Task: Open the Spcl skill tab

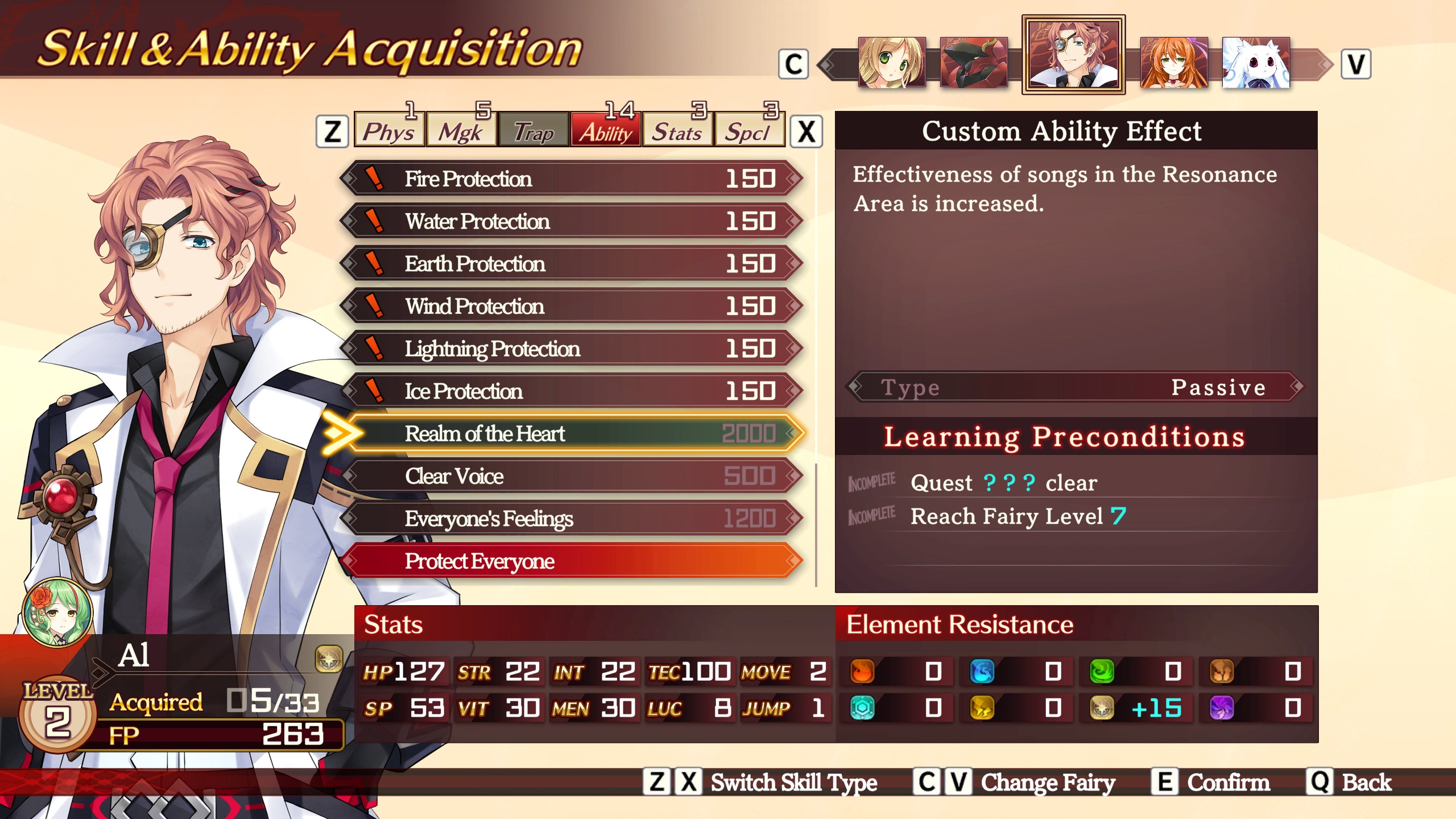Action: [x=748, y=131]
